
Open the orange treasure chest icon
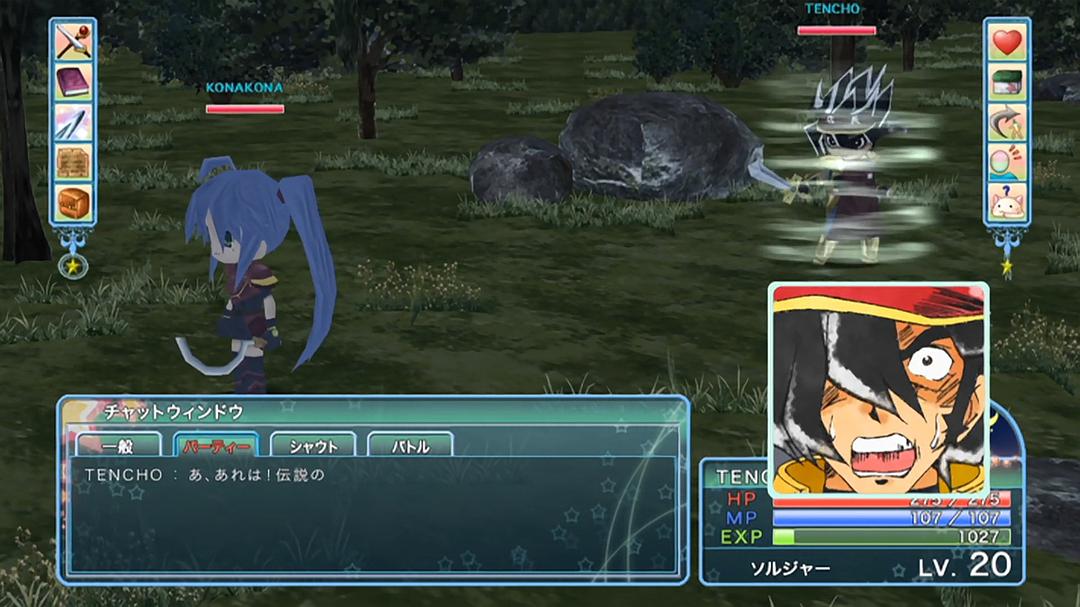click(x=73, y=202)
